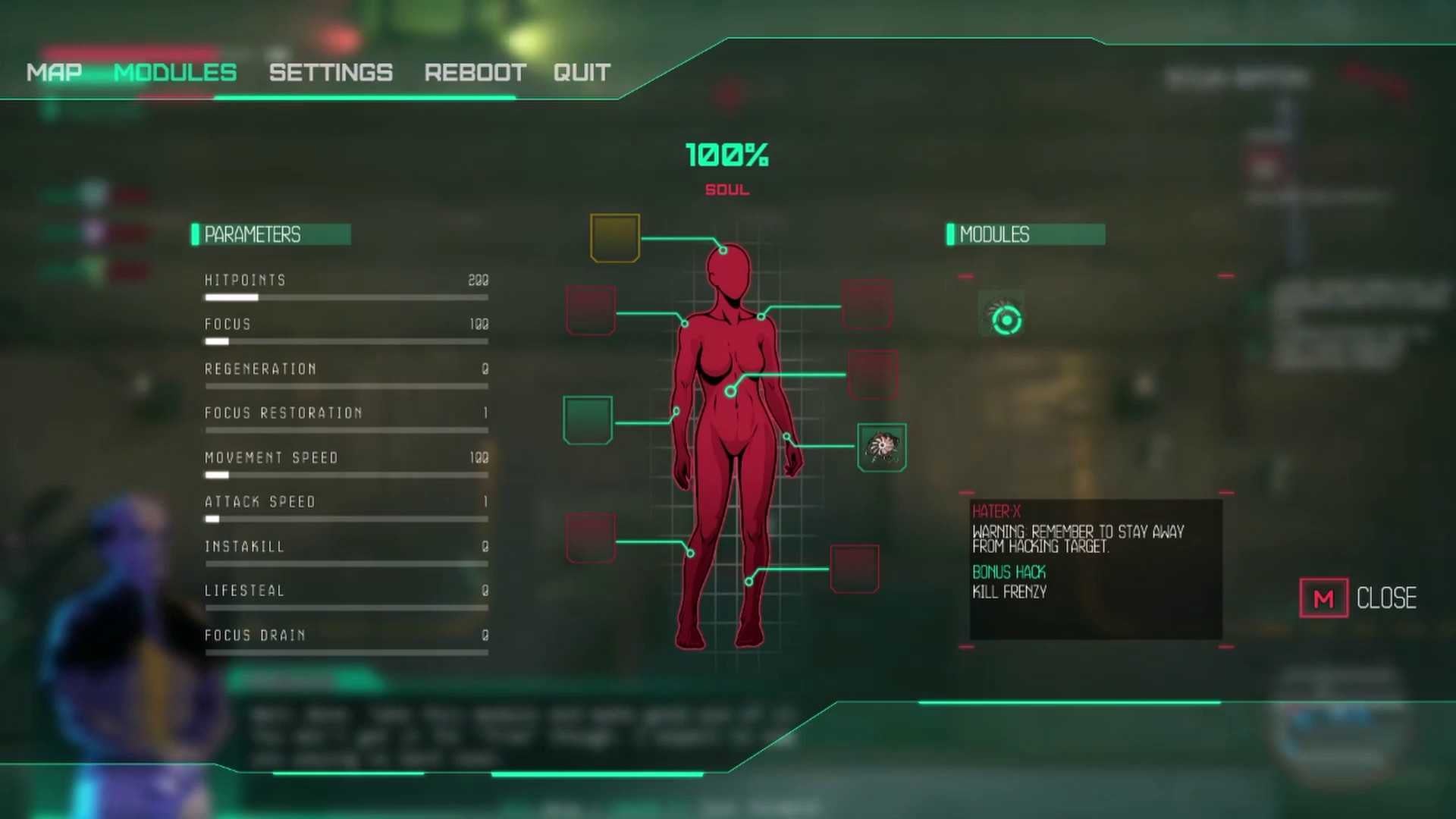1456x819 pixels.
Task: Click the empty chest module slot
Action: [x=874, y=374]
